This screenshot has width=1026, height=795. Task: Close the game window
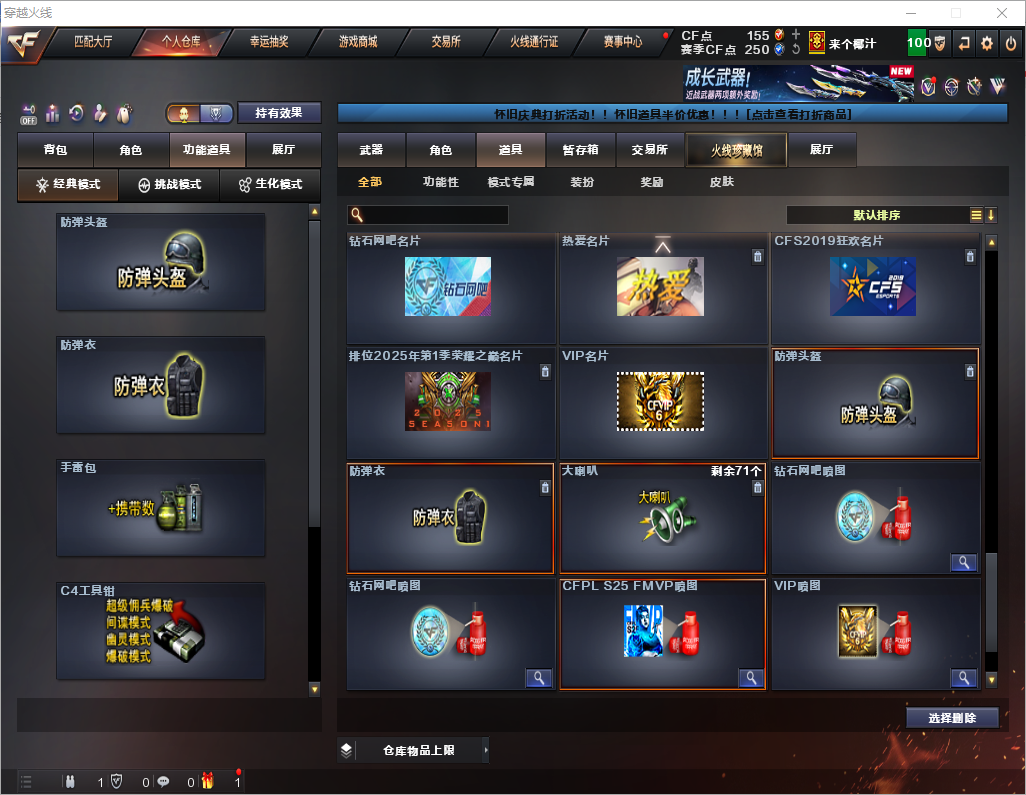[1001, 13]
